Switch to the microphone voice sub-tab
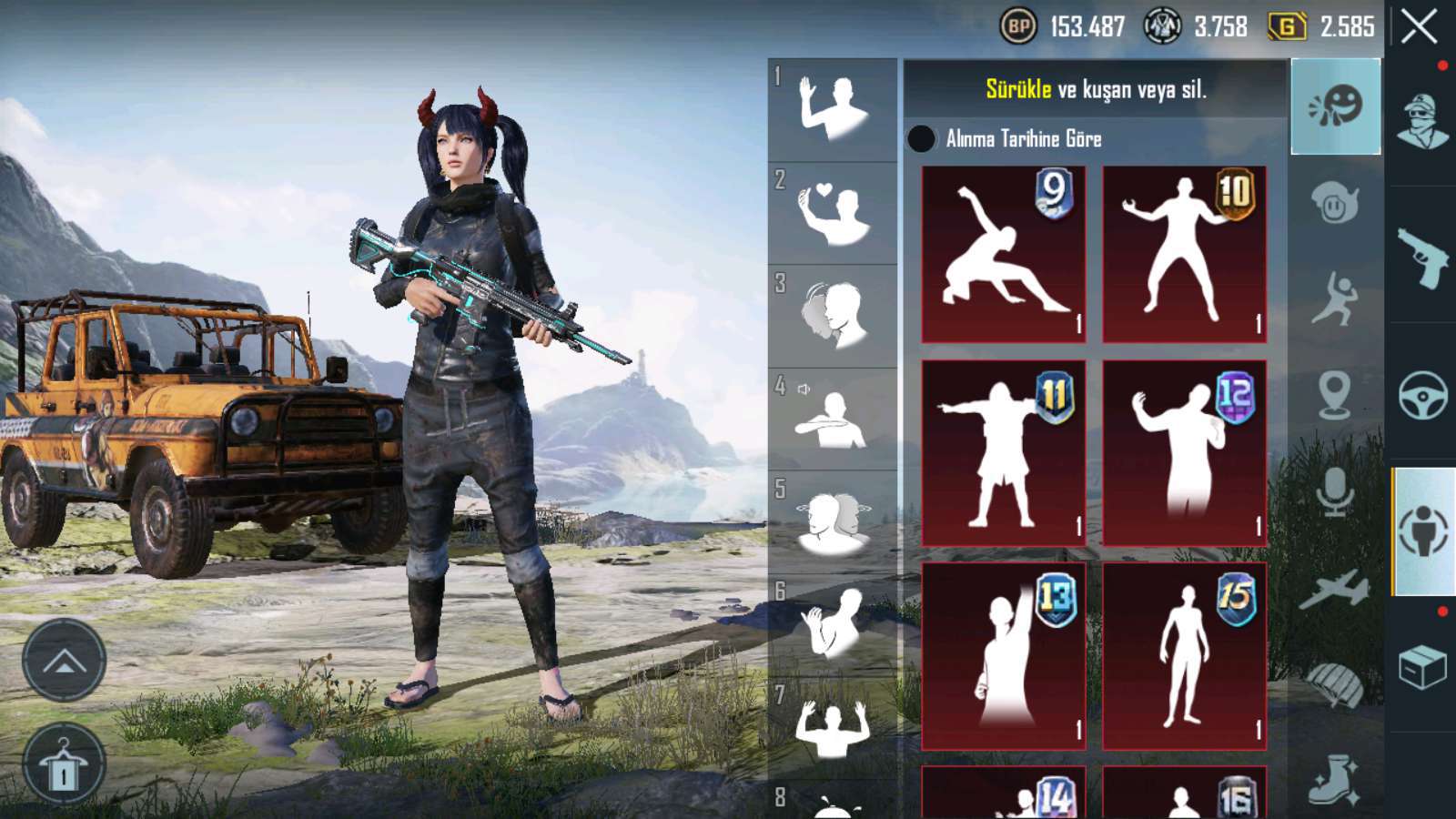Viewport: 1456px width, 819px height. pyautogui.click(x=1335, y=491)
